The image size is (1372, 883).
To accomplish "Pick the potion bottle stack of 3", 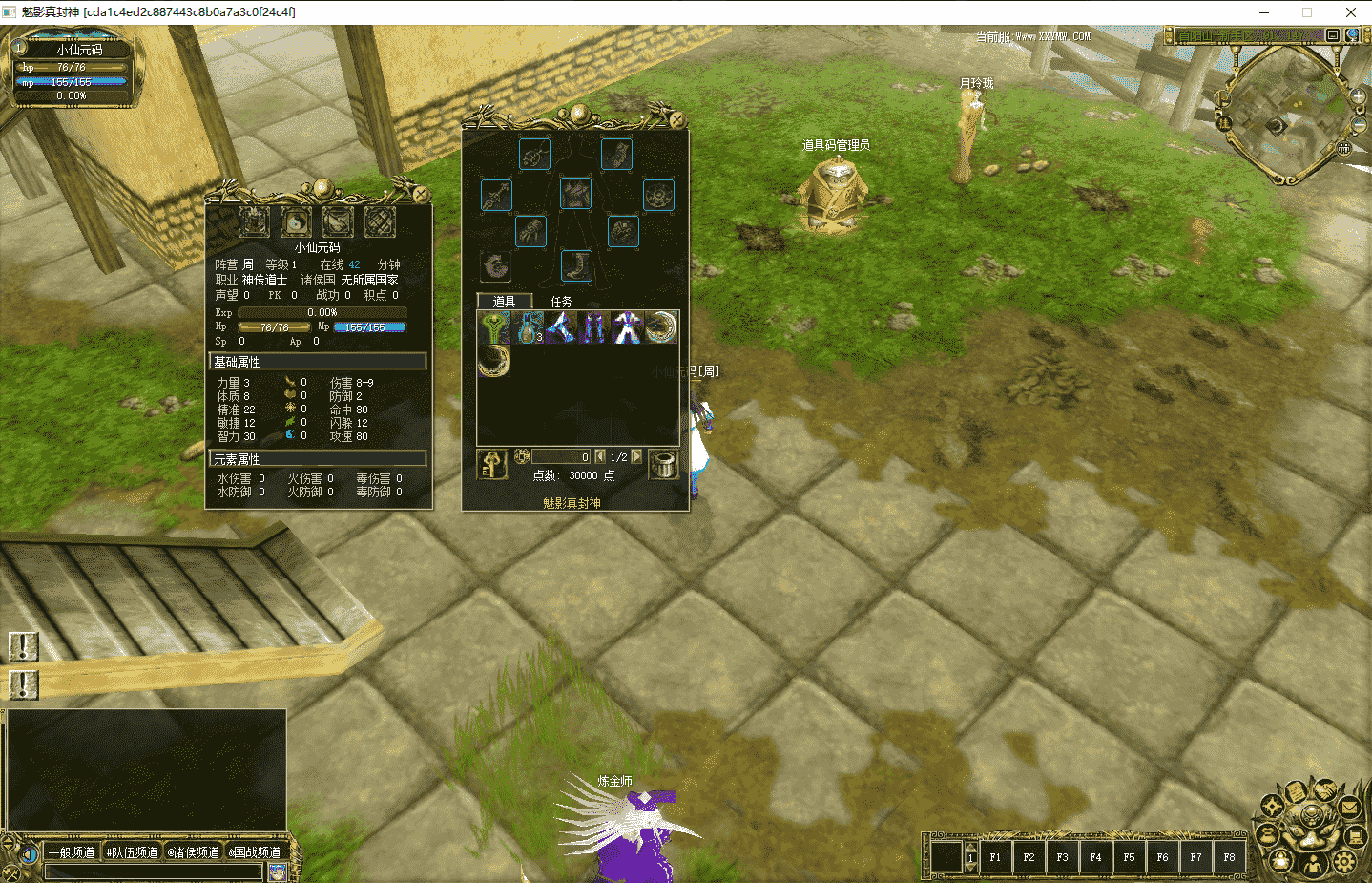I will tap(528, 327).
